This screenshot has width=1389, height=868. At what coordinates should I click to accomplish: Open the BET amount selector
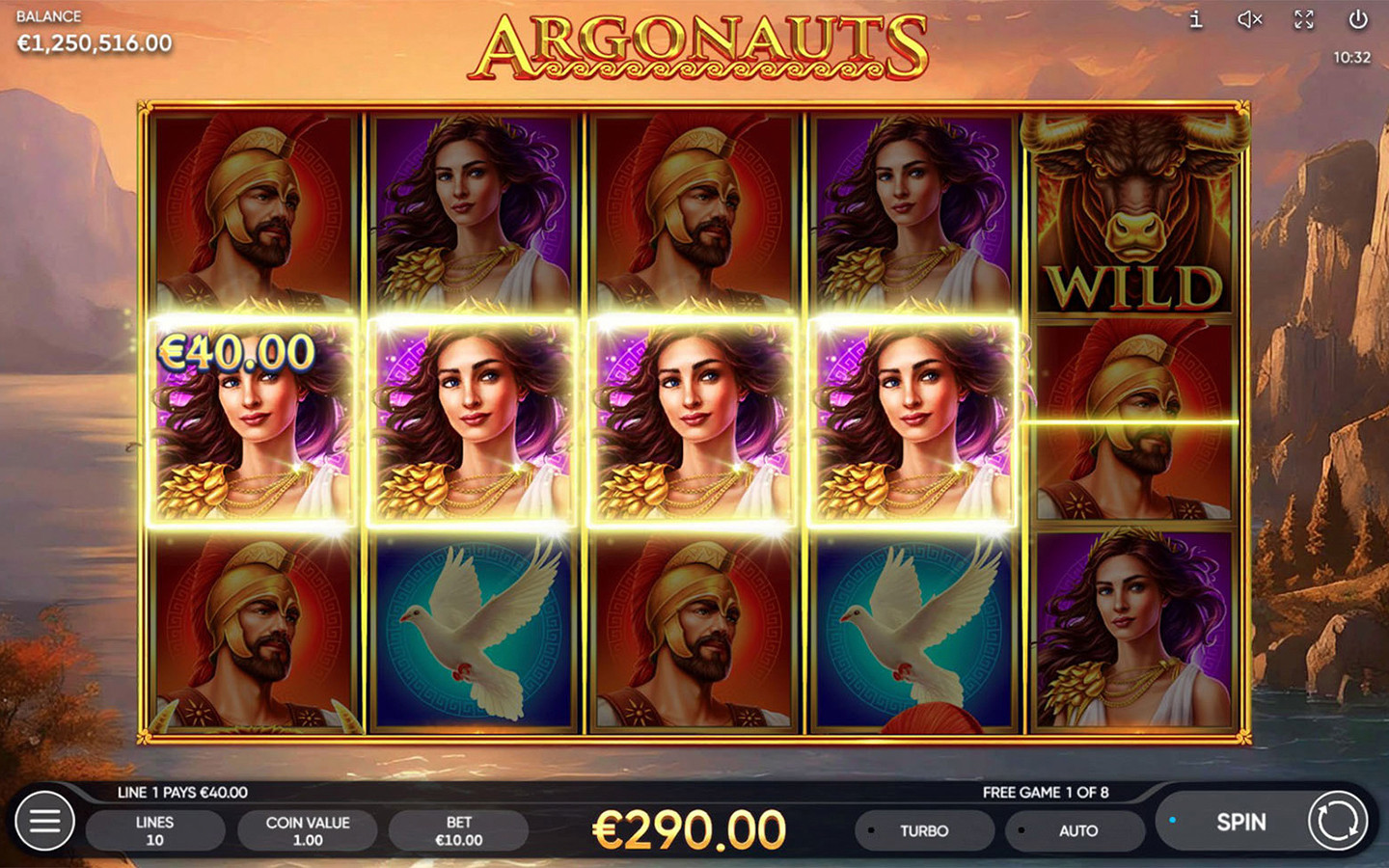457,829
